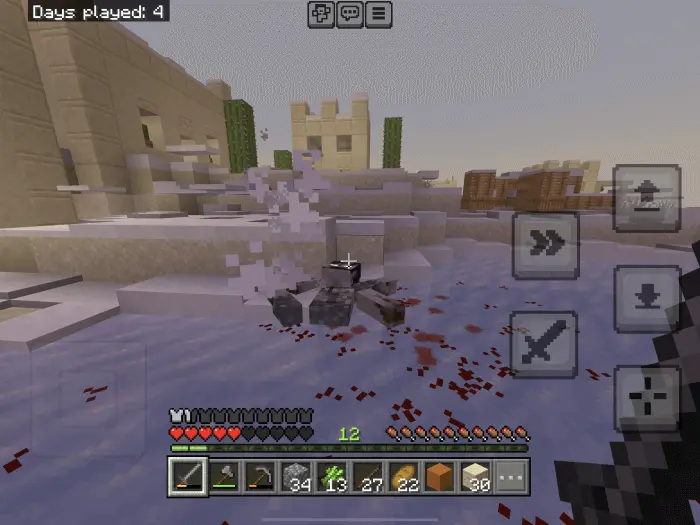This screenshot has height=525, width=700.
Task: Toggle sprint with the double-arrow button
Action: pos(545,245)
